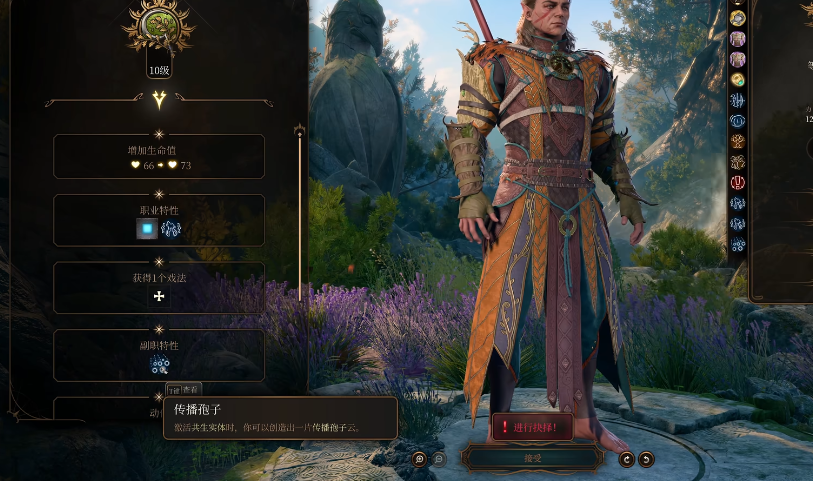Zoom out of the character preview
Viewport: 813px width, 481px height.
(x=439, y=459)
